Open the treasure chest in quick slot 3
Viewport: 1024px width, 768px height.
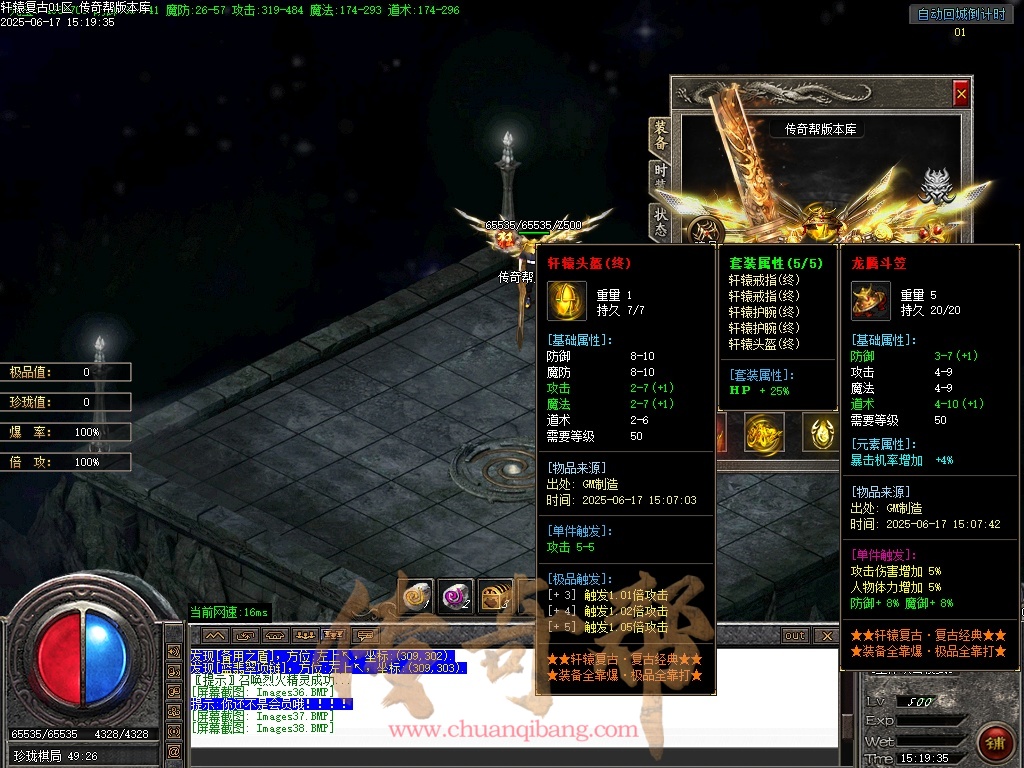pyautogui.click(x=495, y=596)
